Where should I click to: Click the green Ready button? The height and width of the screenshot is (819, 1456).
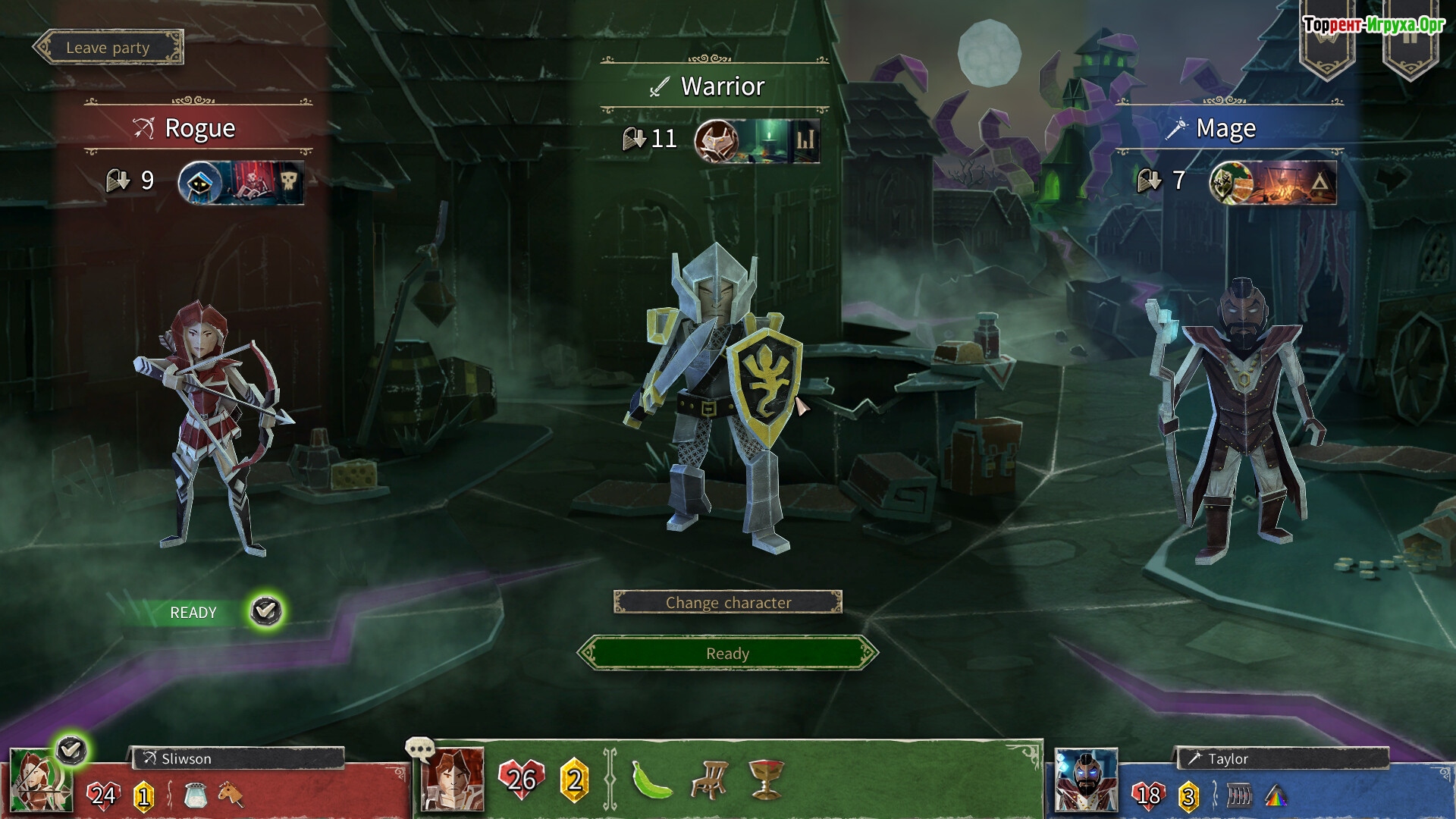click(x=727, y=653)
